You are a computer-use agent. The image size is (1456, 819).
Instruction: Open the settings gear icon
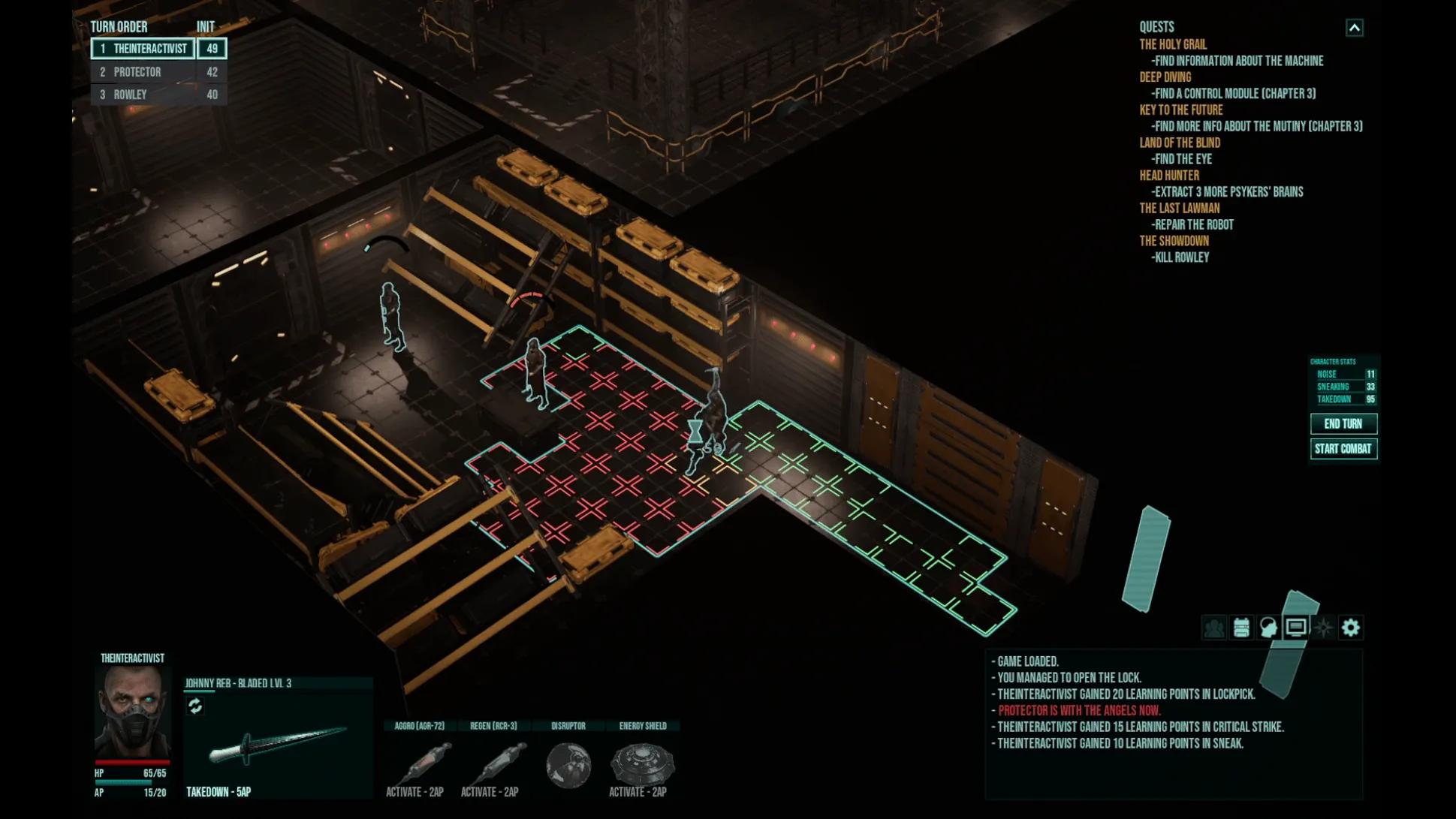pos(1350,628)
